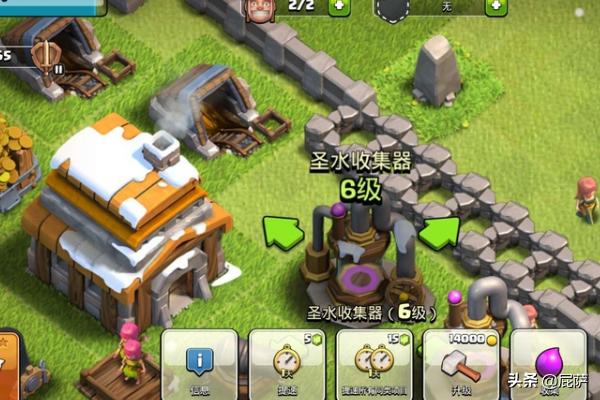Image resolution: width=600 pixels, height=400 pixels.
Task: Boost all collectors for 15 gems
Action: tap(375, 365)
